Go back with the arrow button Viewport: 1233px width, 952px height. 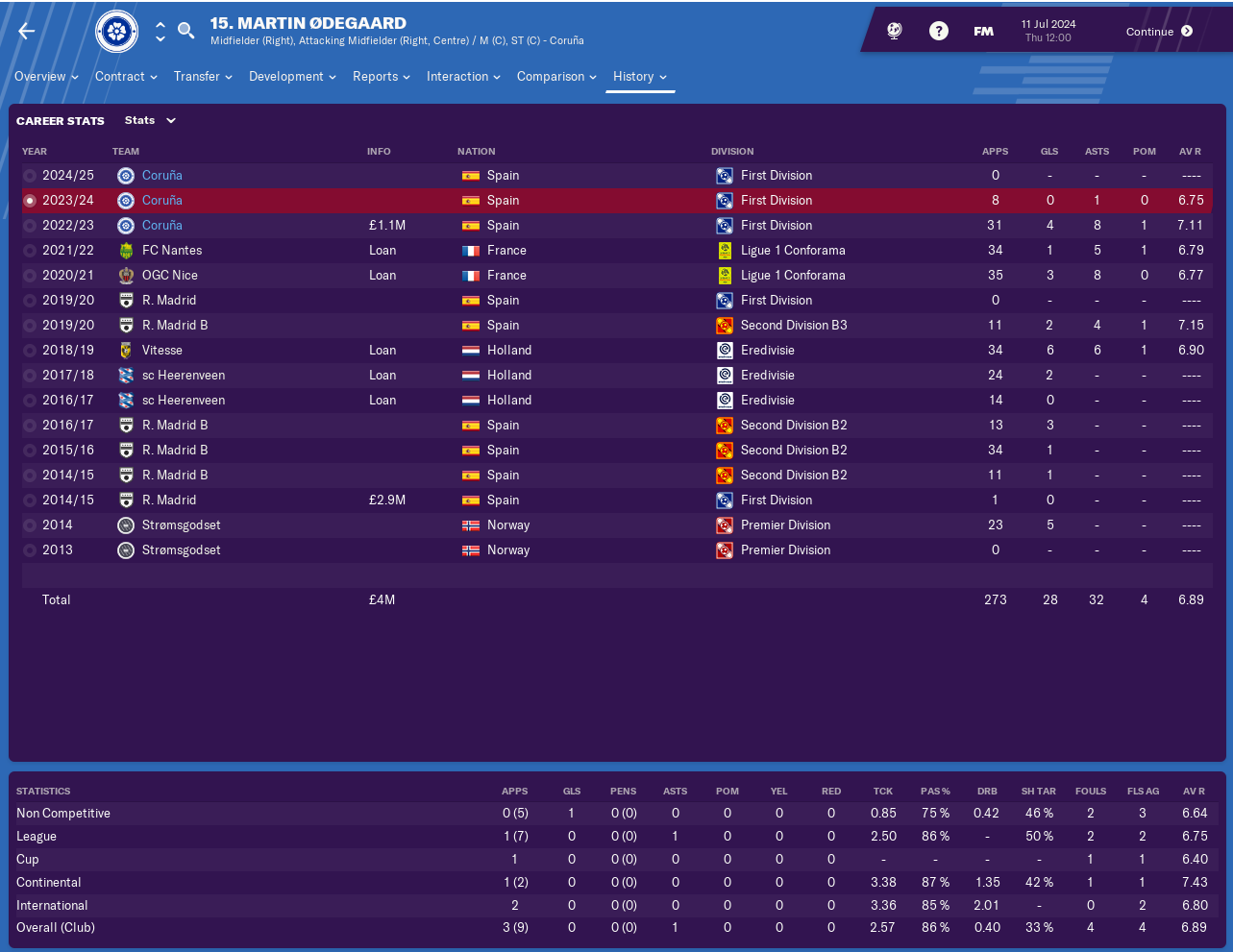pyautogui.click(x=27, y=32)
